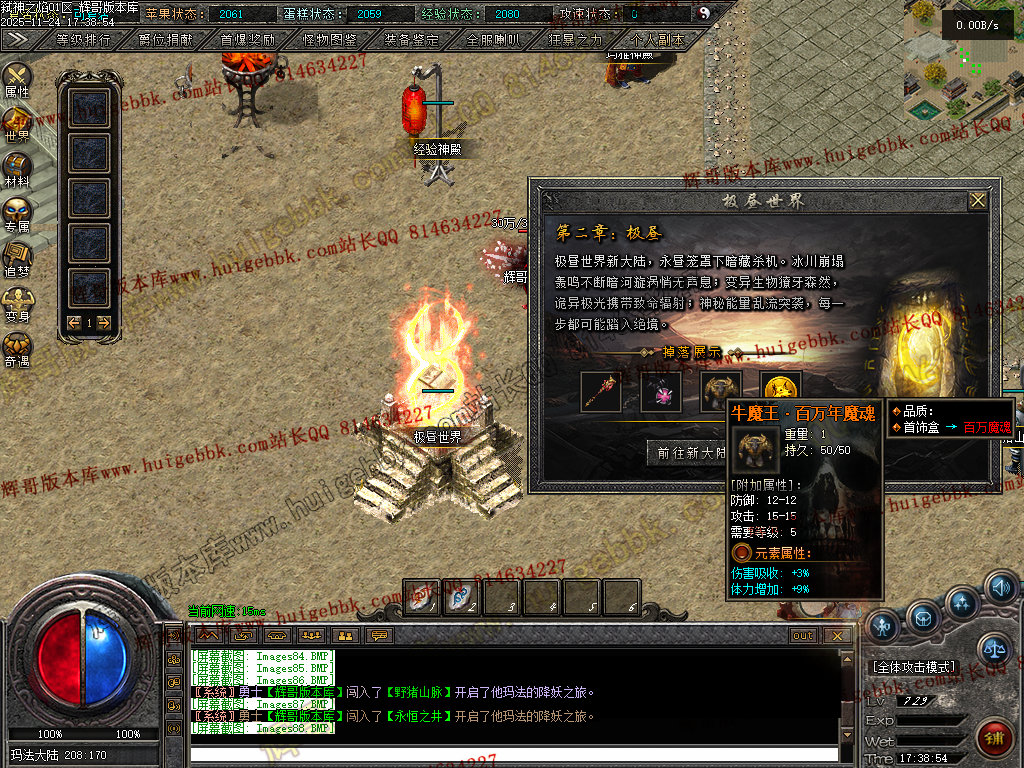Open the 怪物图鉴 bestiary menu
Screen dimensions: 1024x768
coord(329,40)
